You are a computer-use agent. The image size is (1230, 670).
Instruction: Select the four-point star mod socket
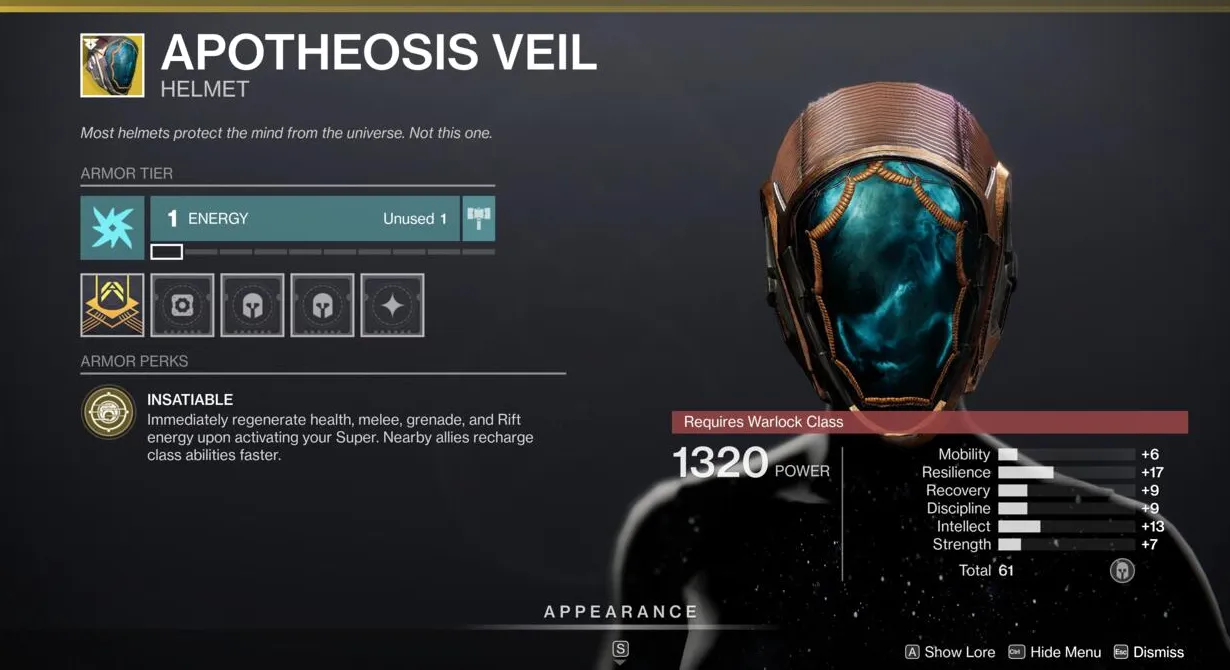392,305
